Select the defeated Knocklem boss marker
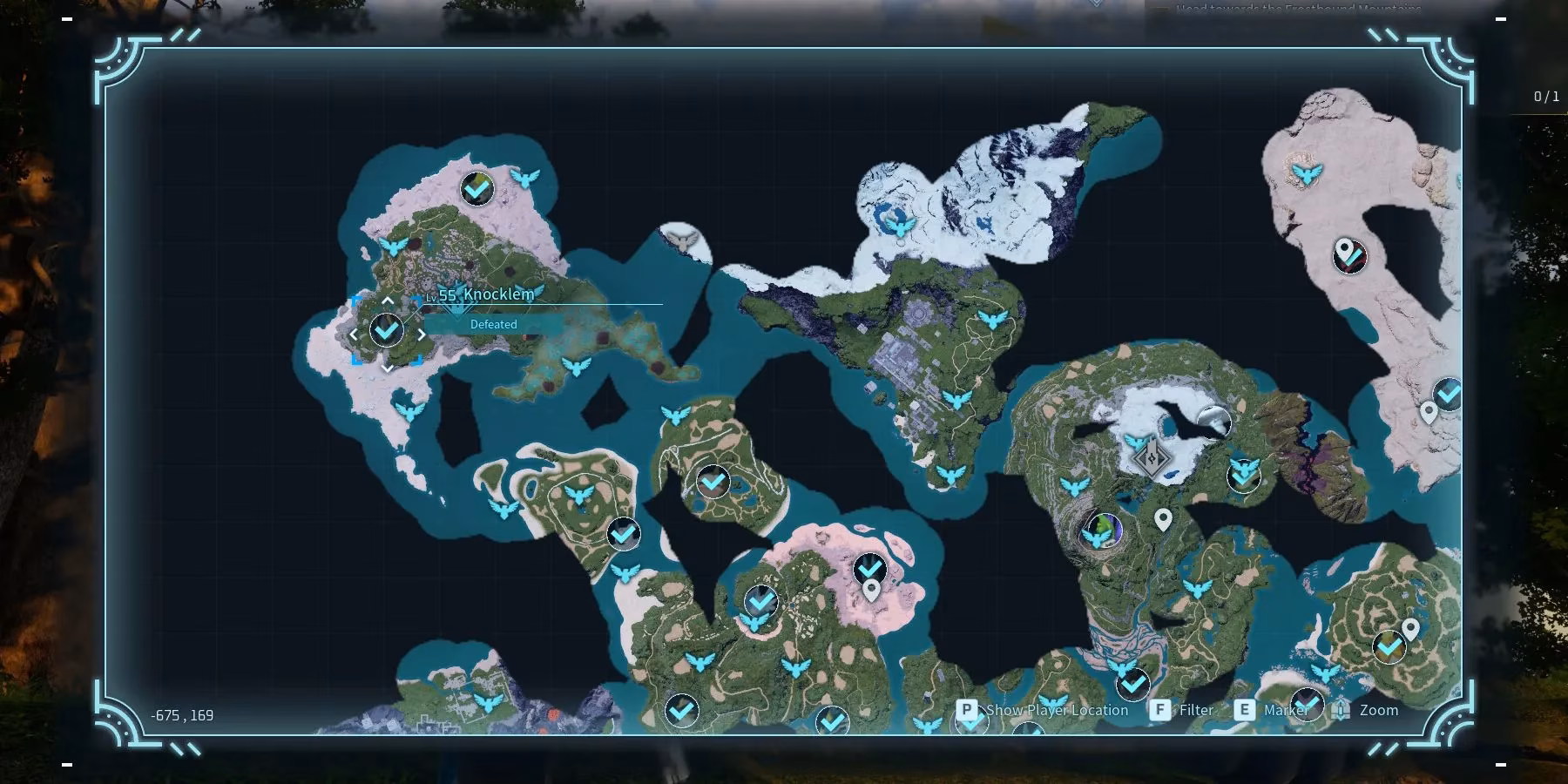This screenshot has width=1568, height=784. 387,331
